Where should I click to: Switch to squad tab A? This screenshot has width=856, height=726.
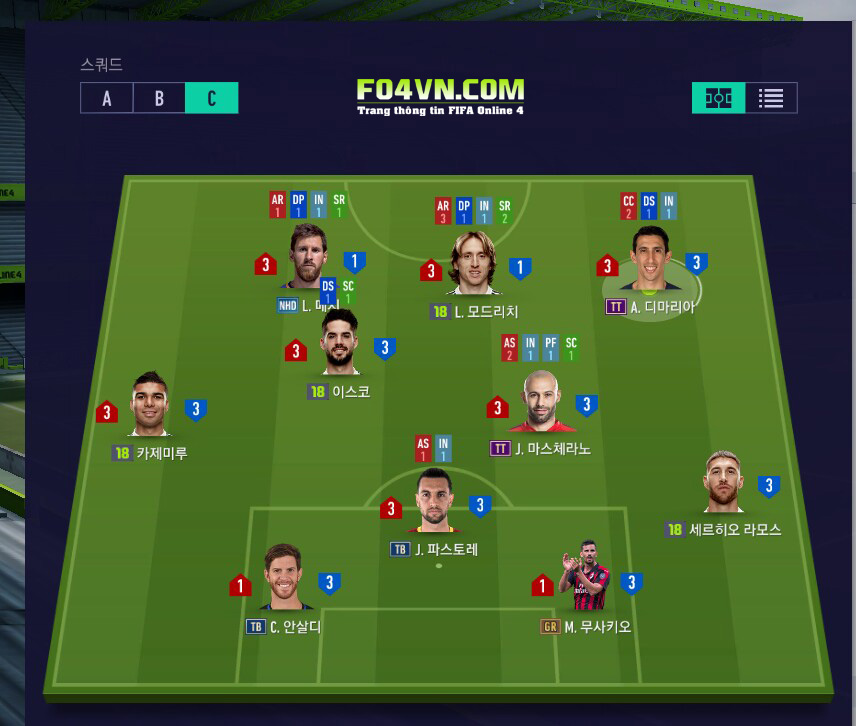pos(107,98)
